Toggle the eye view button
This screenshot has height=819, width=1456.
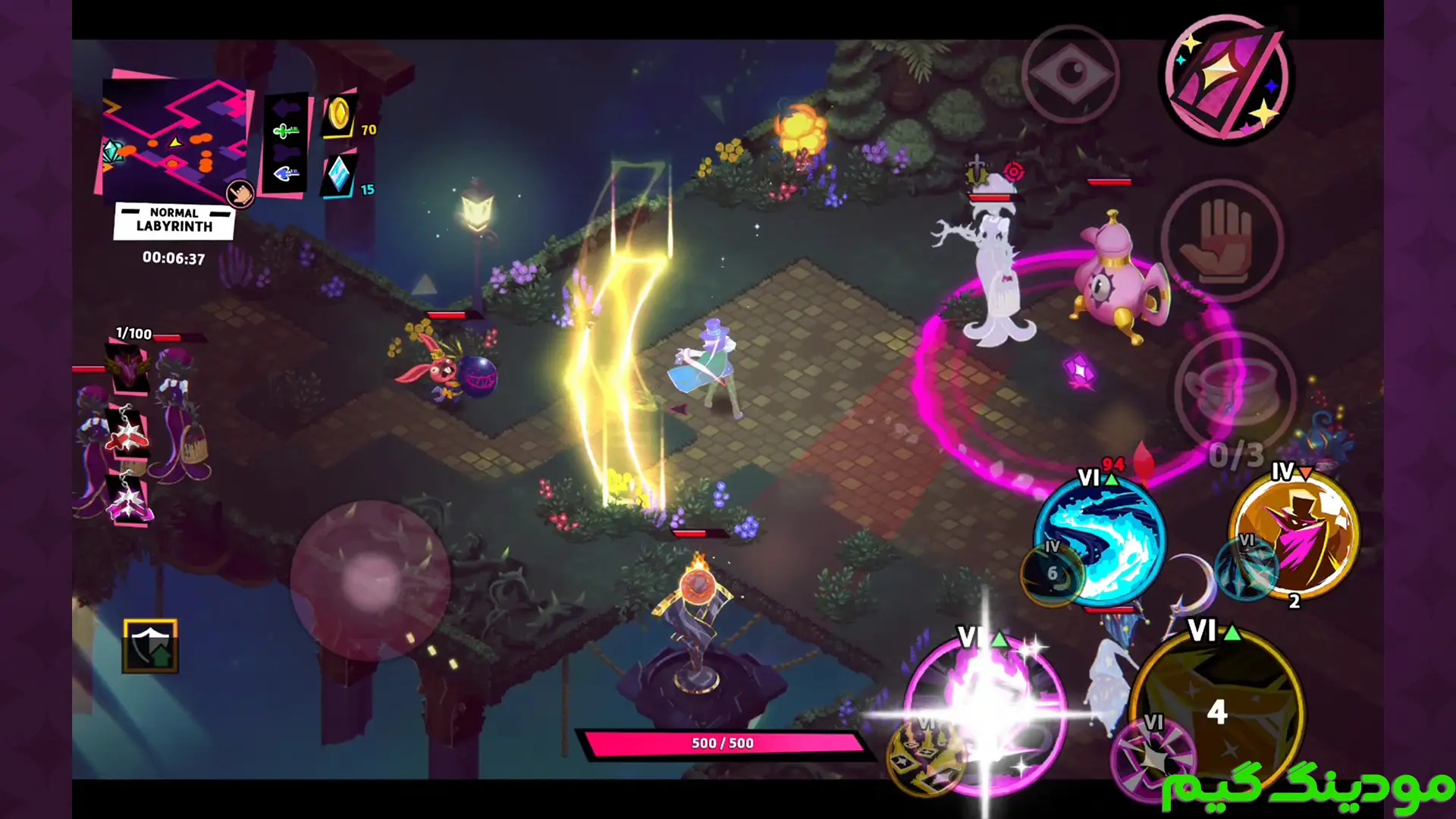click(1070, 74)
